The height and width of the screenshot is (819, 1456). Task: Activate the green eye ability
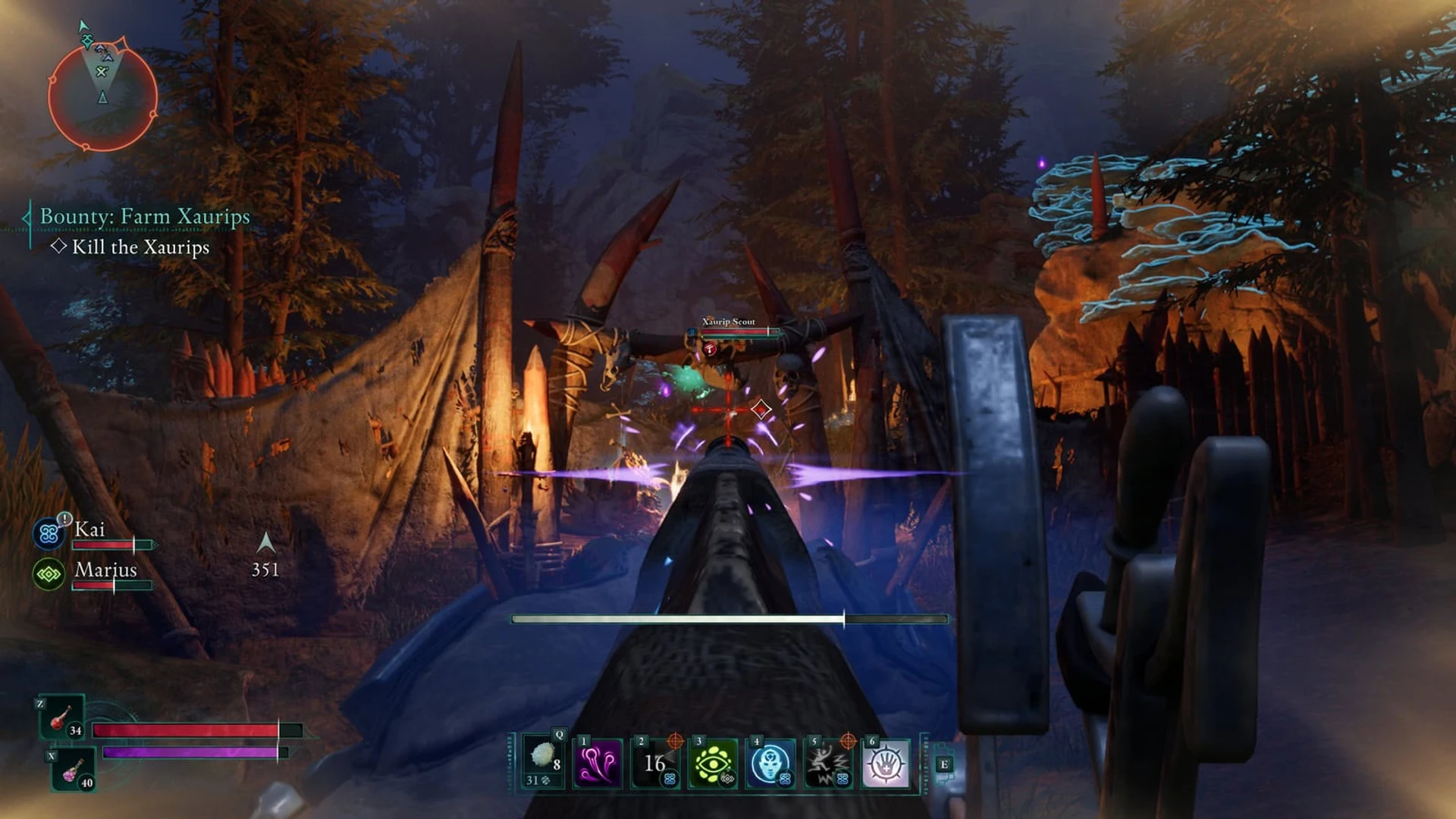713,763
